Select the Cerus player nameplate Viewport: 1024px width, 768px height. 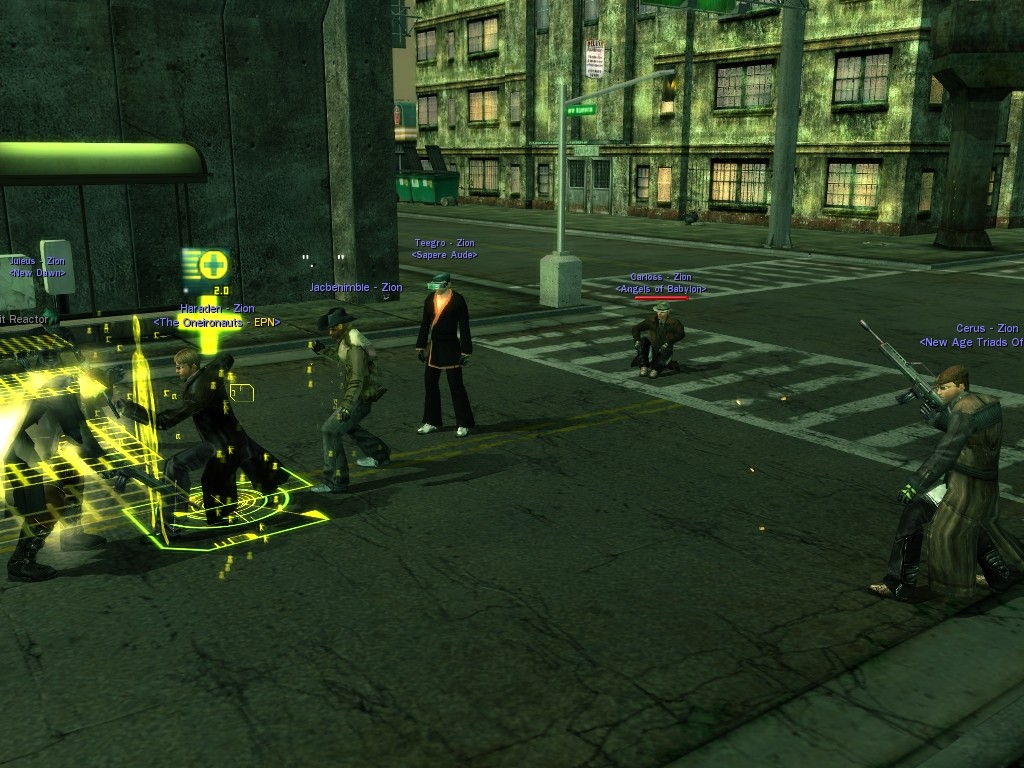pyautogui.click(x=986, y=328)
